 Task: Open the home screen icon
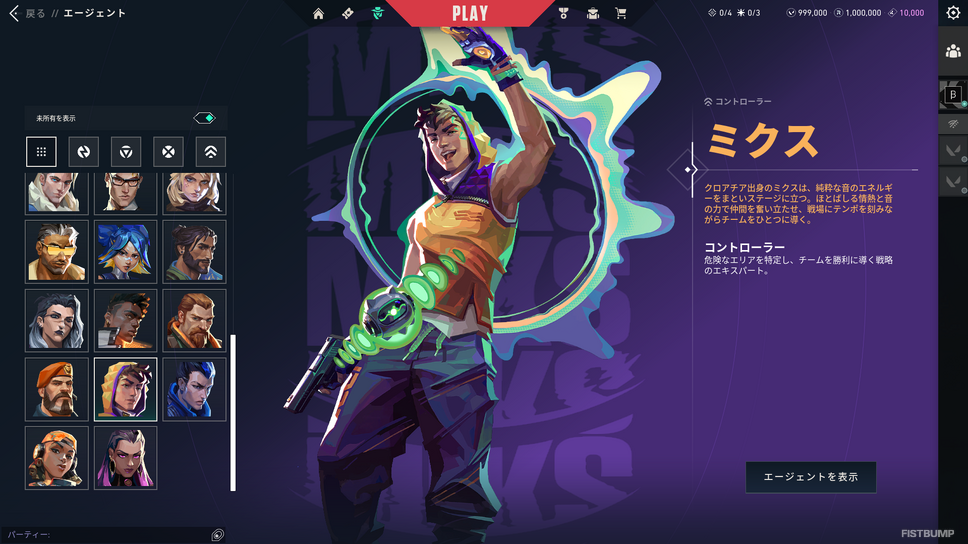(x=318, y=14)
